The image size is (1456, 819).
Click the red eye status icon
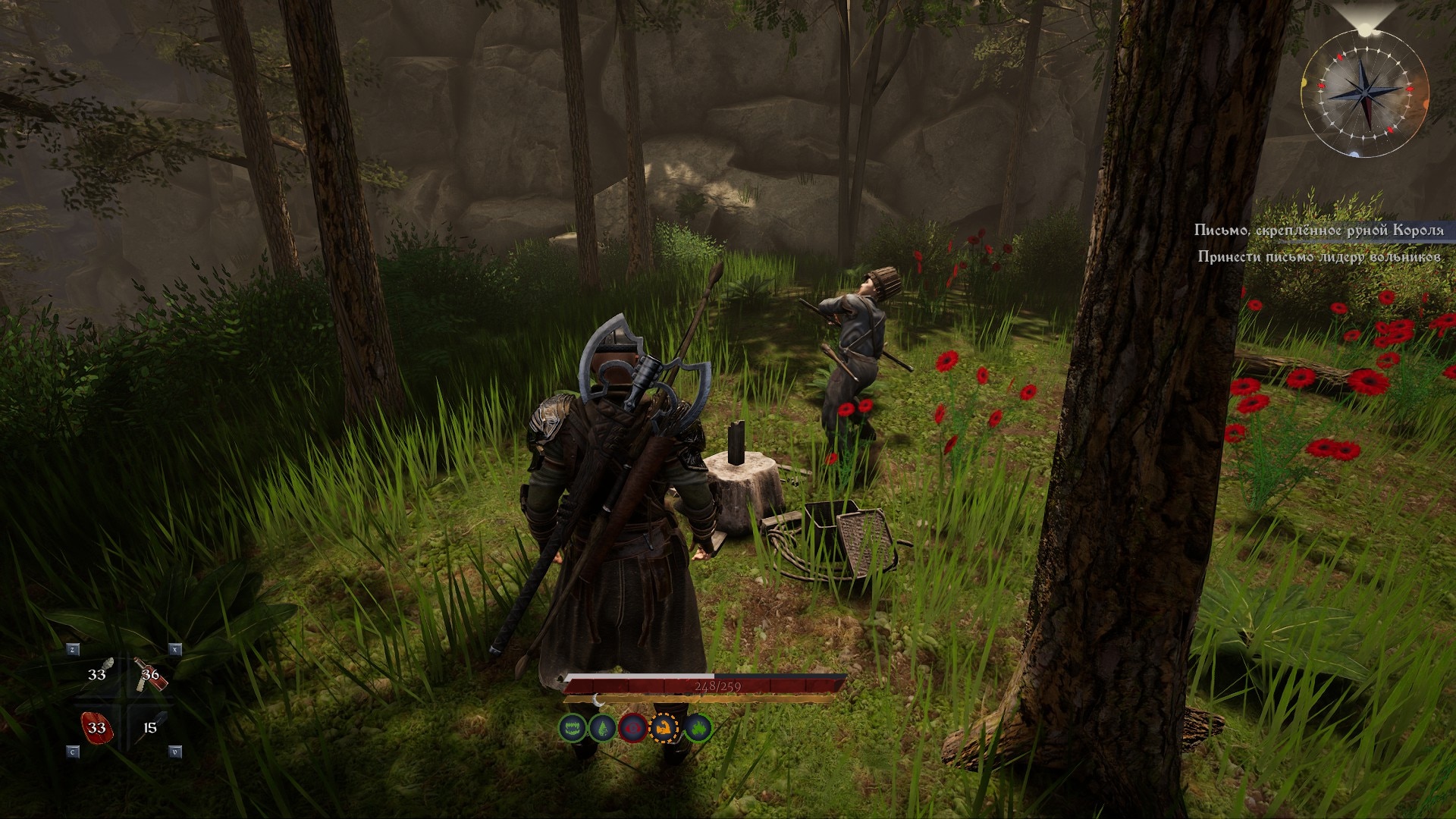click(x=633, y=729)
